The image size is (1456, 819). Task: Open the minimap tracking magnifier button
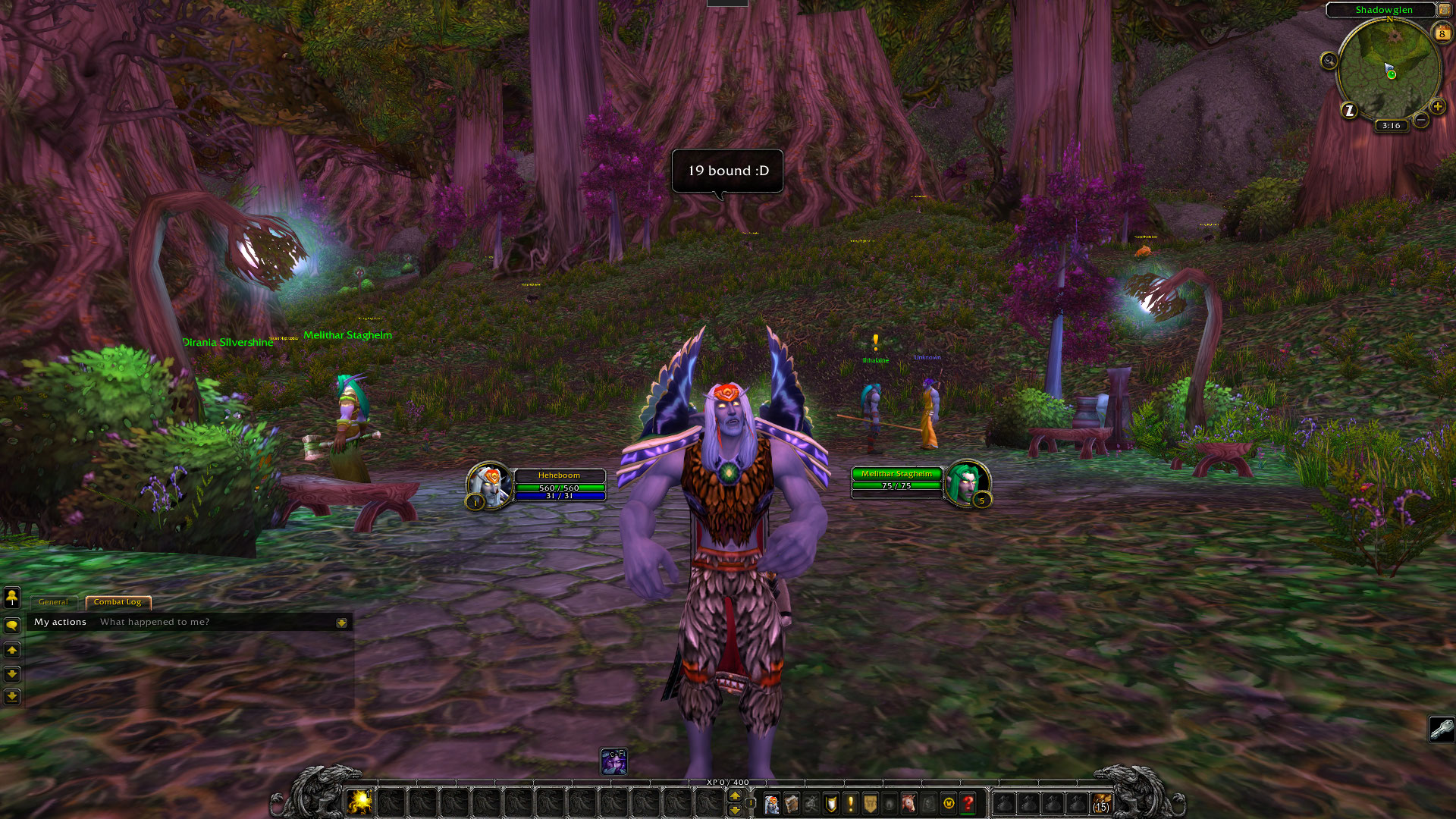tap(1329, 61)
